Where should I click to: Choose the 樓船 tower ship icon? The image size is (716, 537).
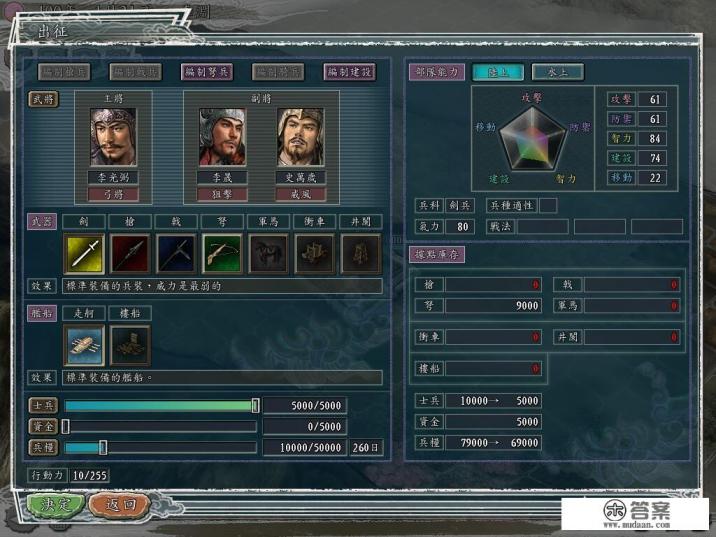tap(129, 344)
